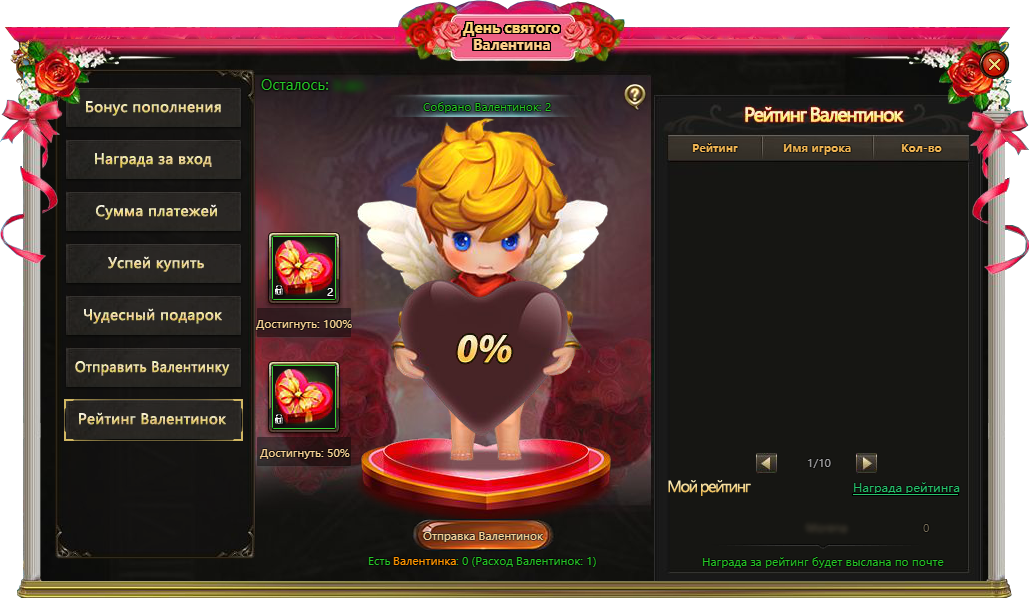Open the Бонус пополнения tab
The height and width of the screenshot is (598, 1029).
(x=153, y=107)
